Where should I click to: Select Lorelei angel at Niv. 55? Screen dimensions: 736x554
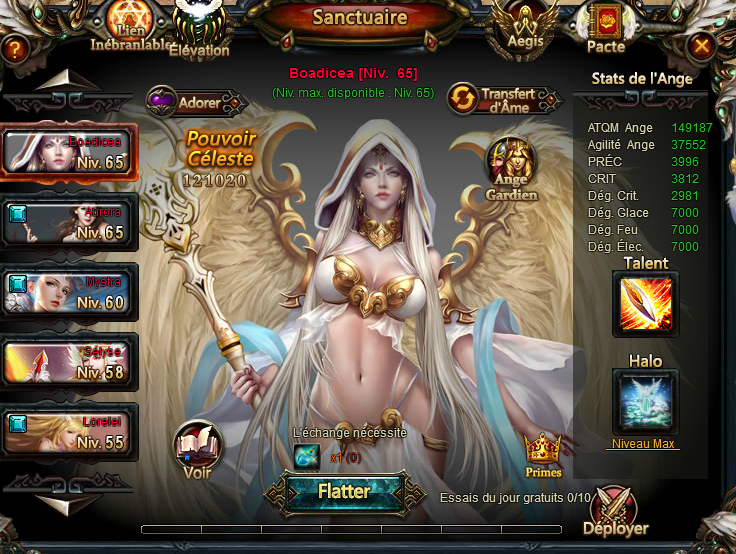click(68, 431)
